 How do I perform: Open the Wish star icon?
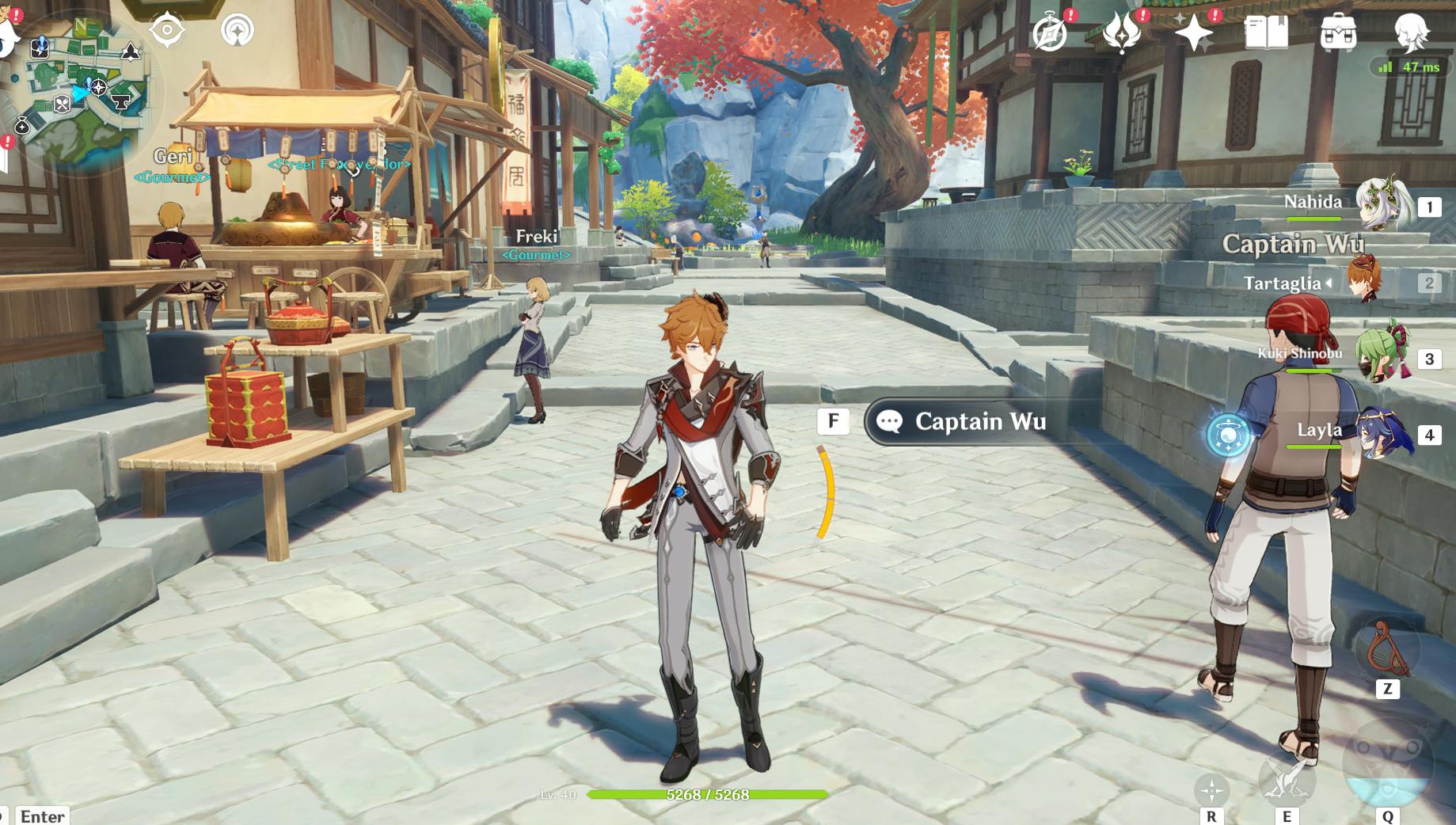[x=1193, y=33]
